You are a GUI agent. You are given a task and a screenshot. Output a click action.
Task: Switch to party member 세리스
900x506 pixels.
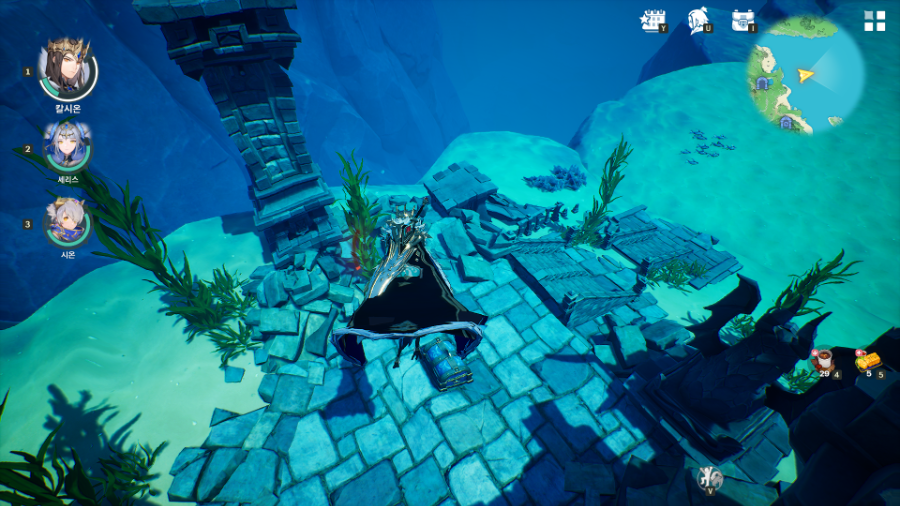(x=68, y=146)
